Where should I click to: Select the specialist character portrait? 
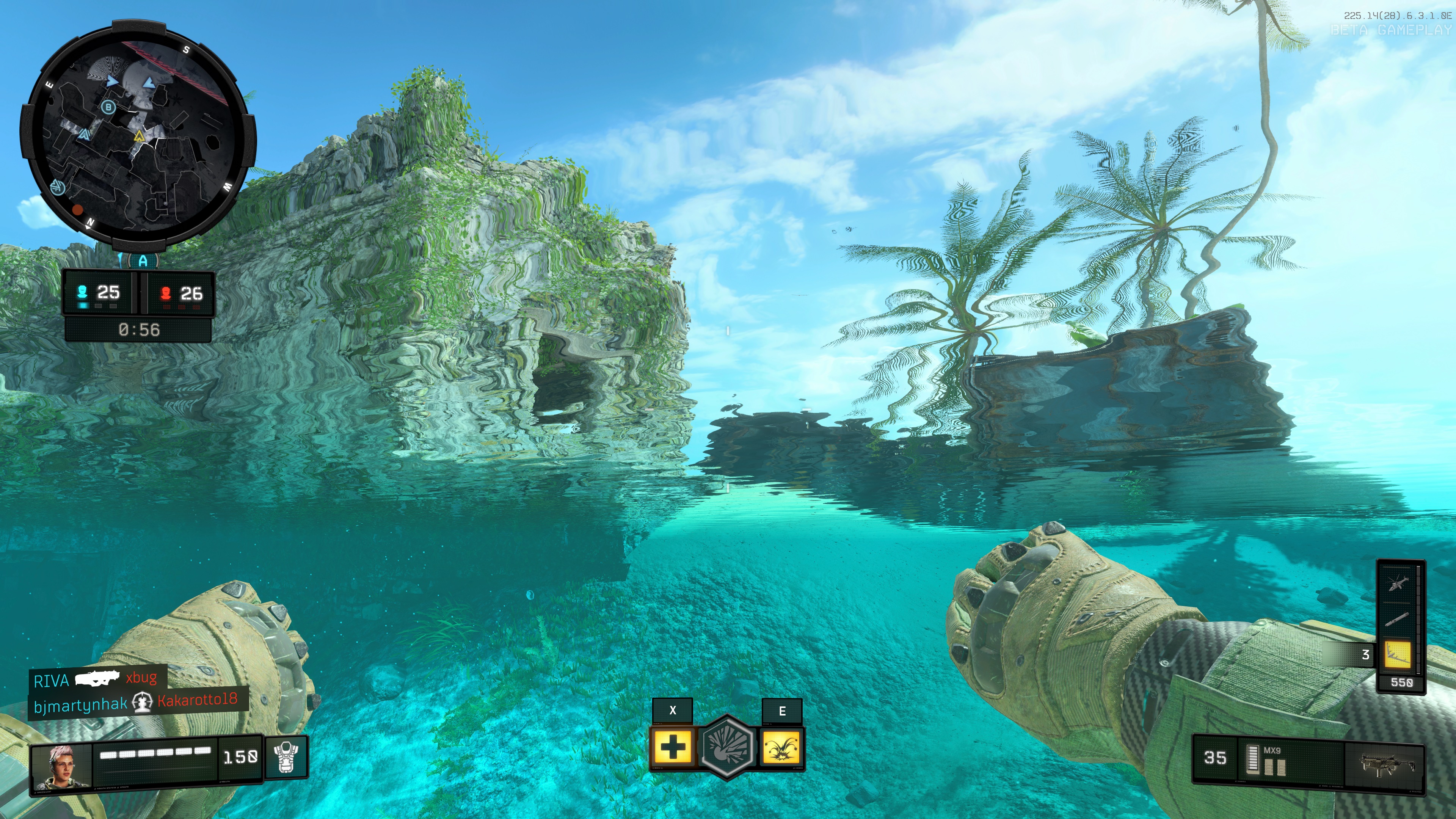(x=61, y=766)
